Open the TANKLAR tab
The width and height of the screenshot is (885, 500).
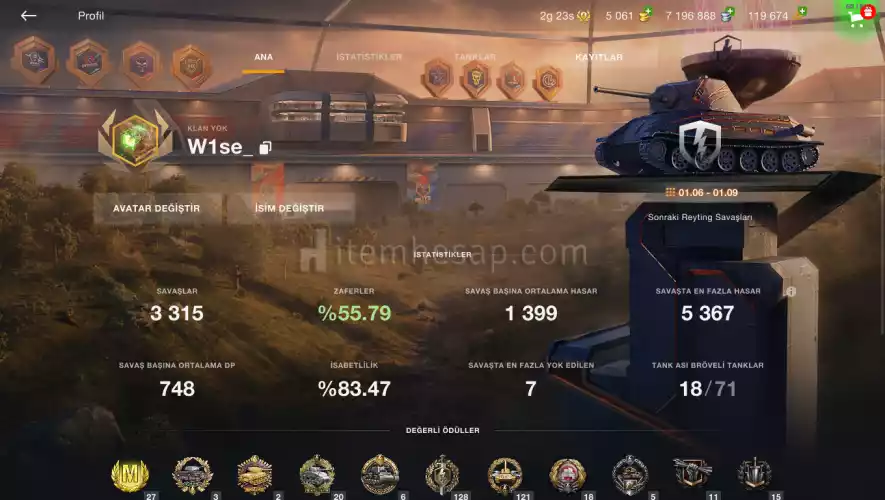pos(474,58)
